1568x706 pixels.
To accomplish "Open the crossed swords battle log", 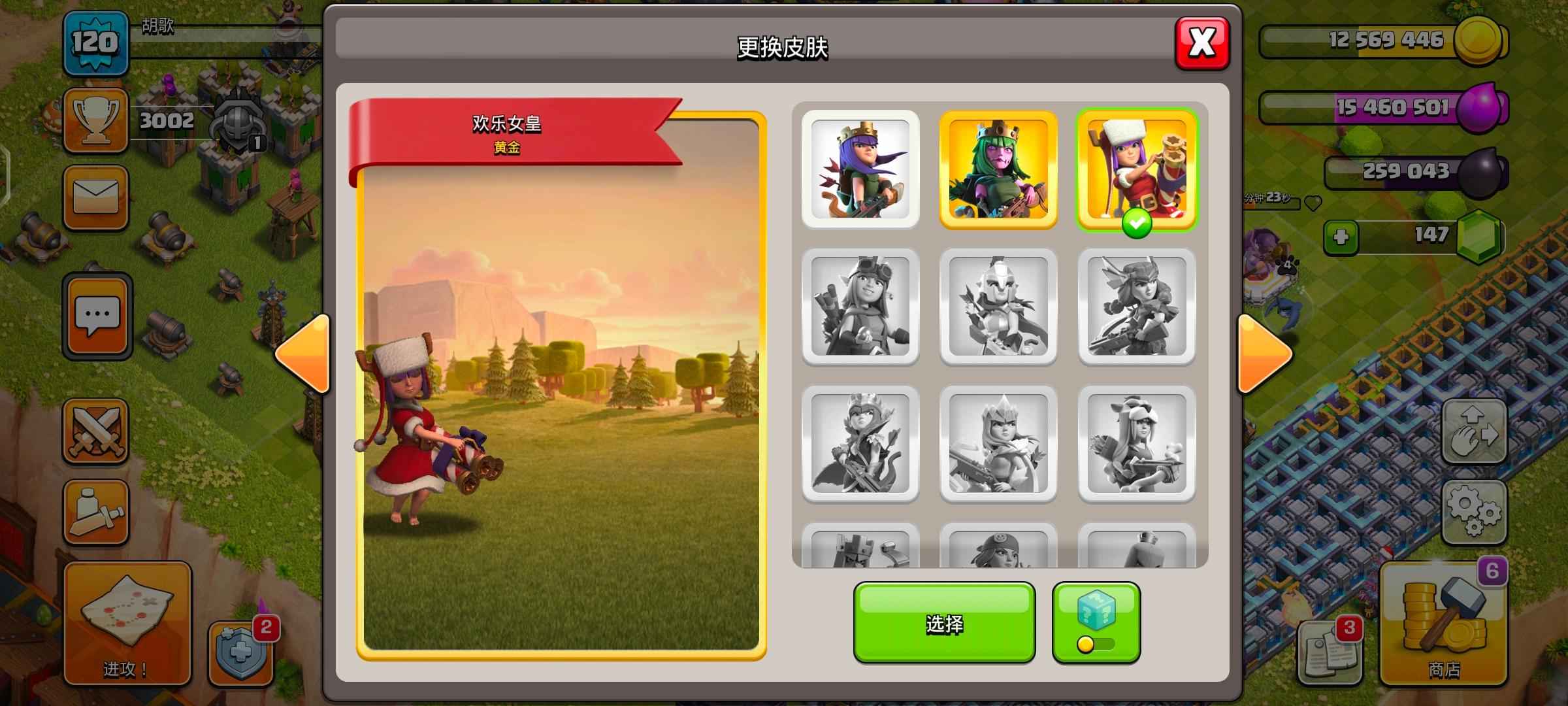I will [95, 431].
